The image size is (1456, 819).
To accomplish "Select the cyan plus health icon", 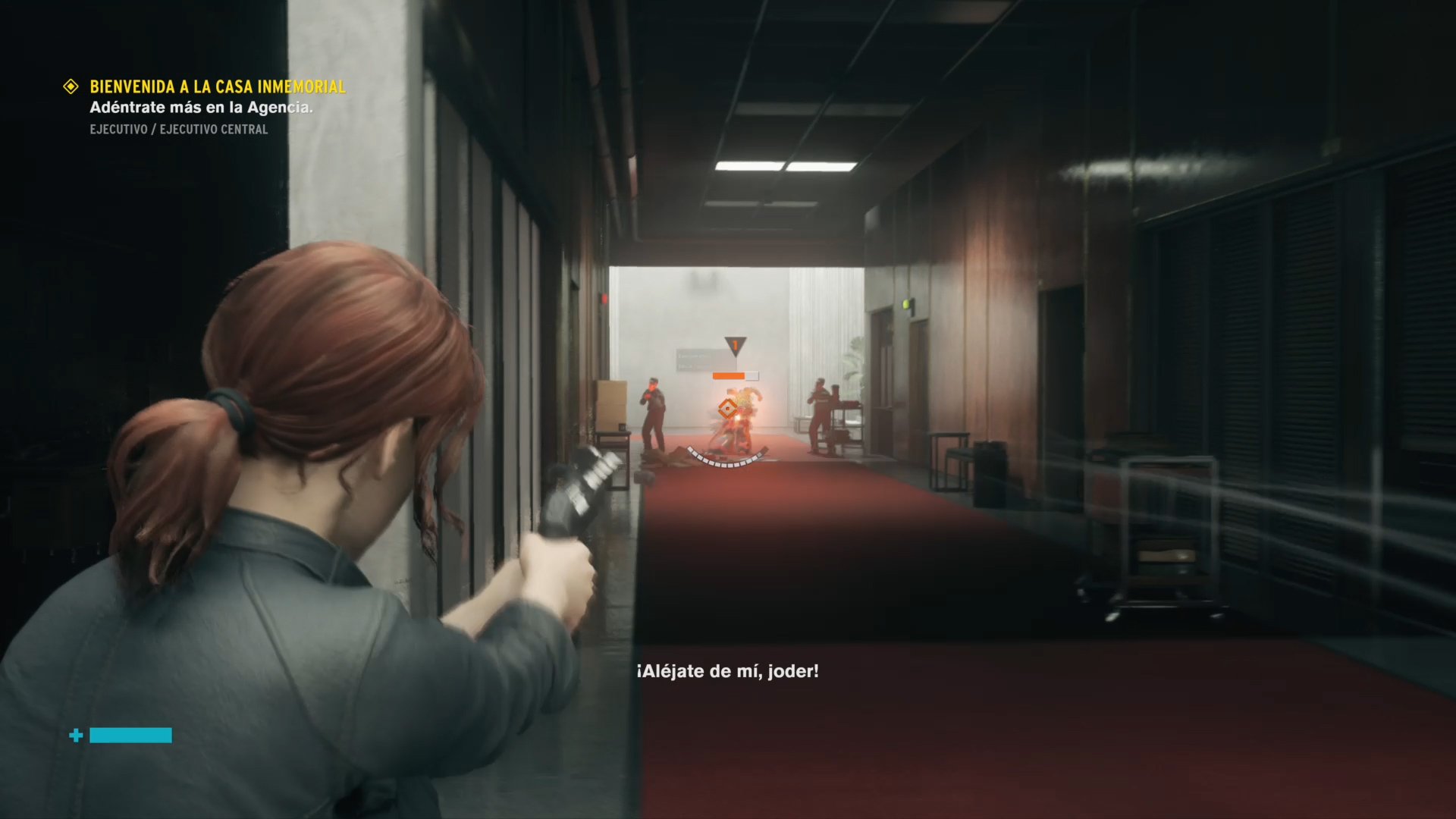I will 75,735.
